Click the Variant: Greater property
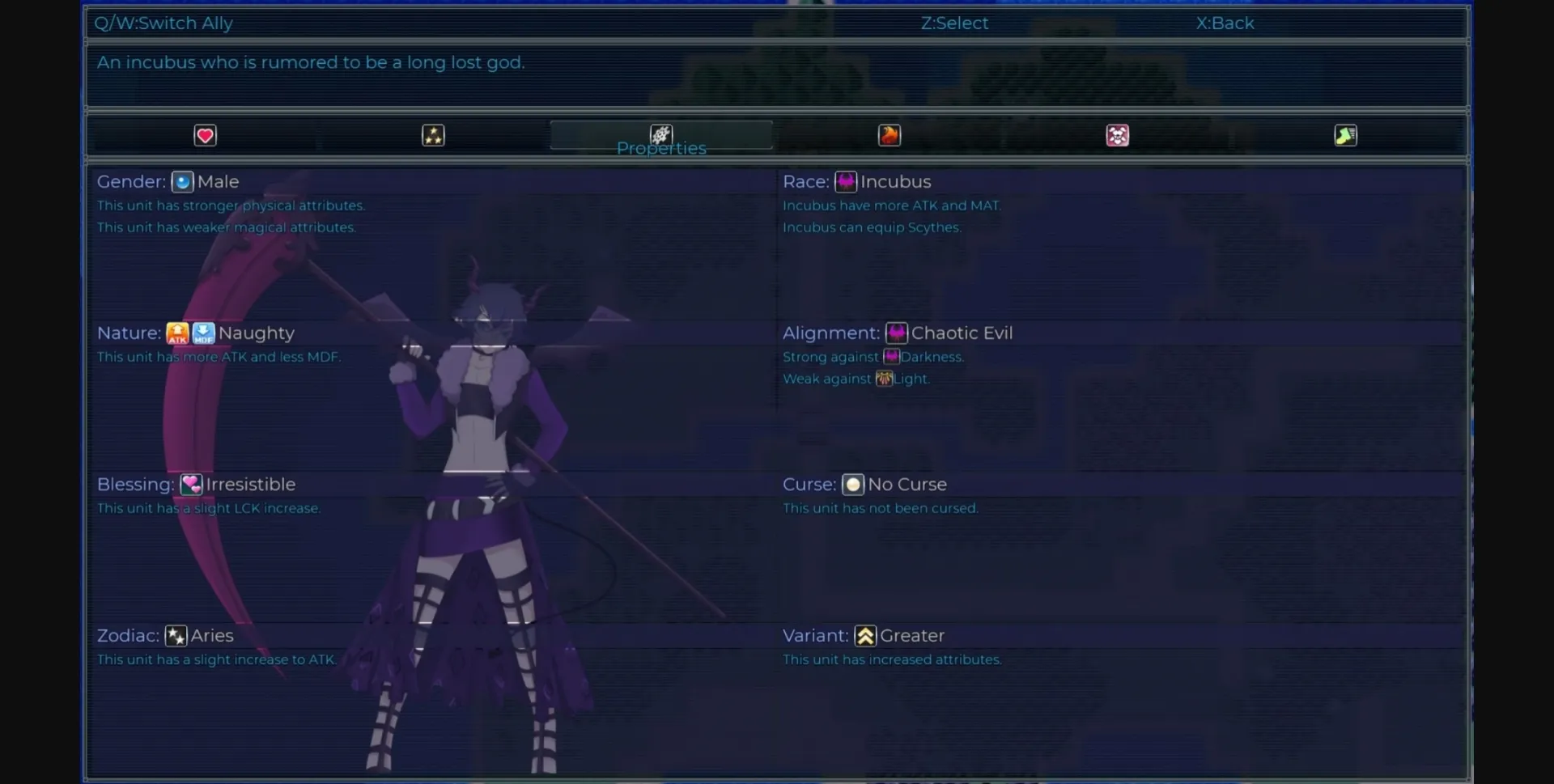Image resolution: width=1554 pixels, height=784 pixels. (x=864, y=636)
